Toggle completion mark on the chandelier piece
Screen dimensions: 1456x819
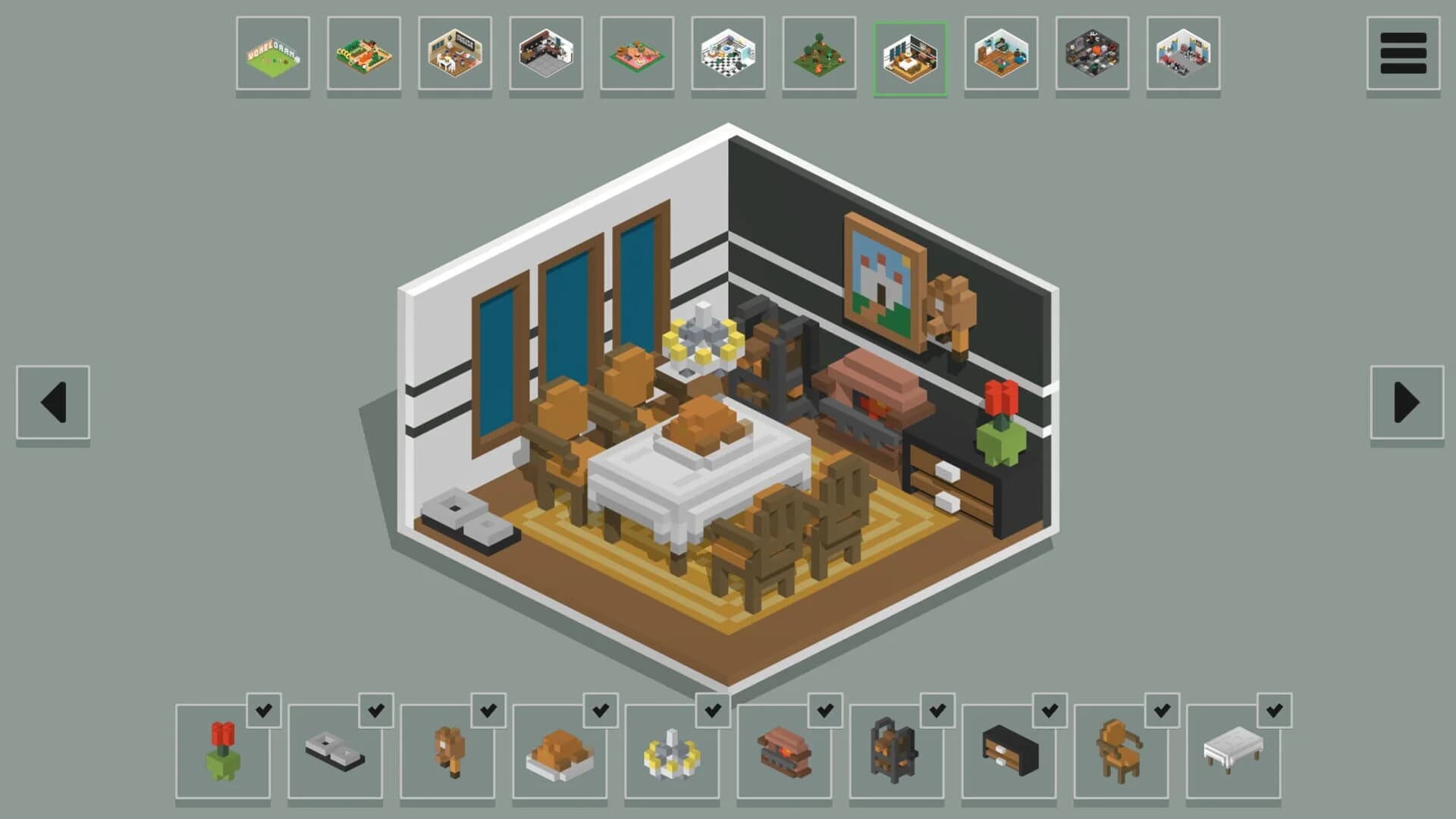714,711
